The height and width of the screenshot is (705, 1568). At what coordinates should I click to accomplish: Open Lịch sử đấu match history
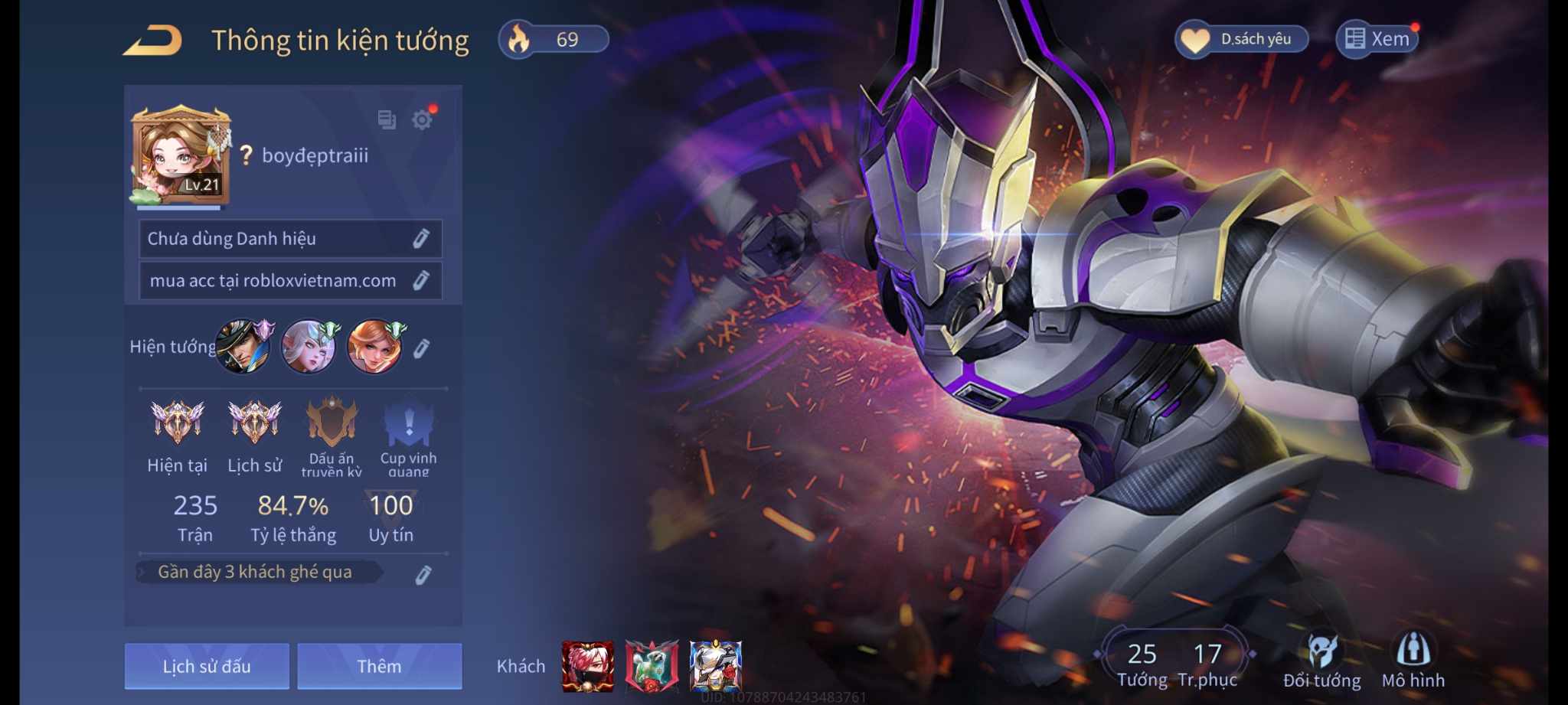pos(207,666)
